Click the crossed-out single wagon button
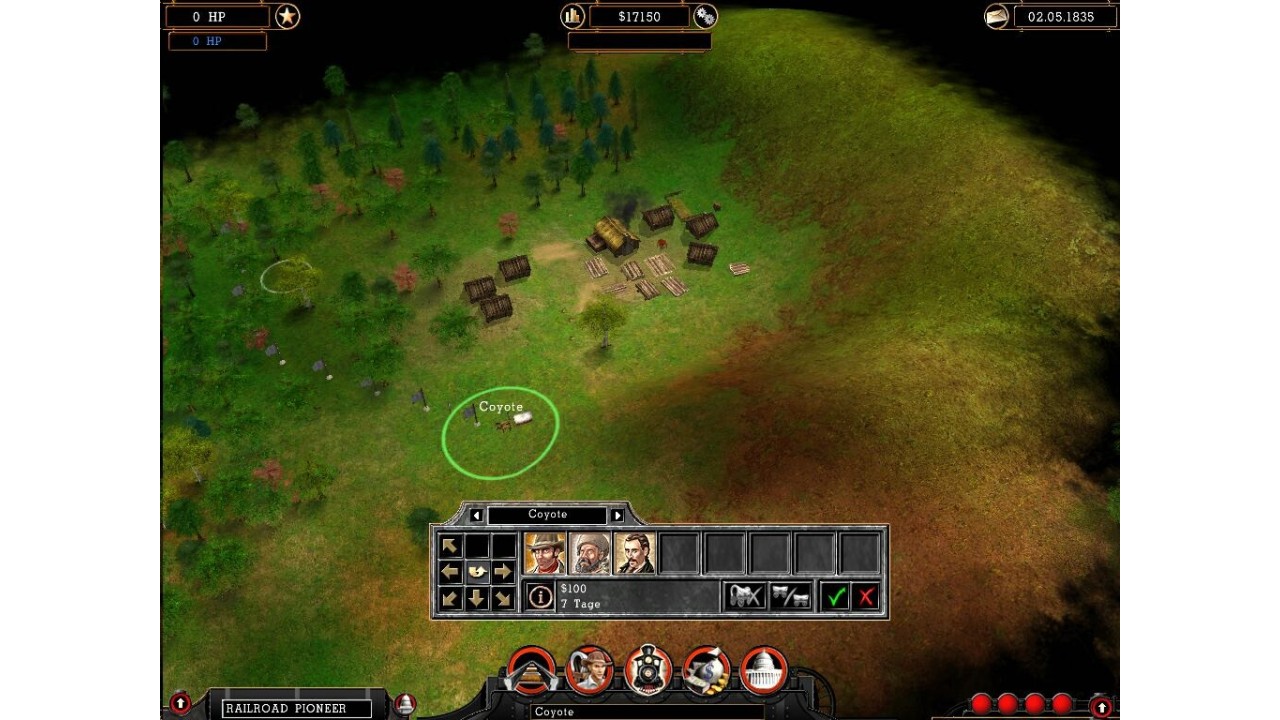Image resolution: width=1280 pixels, height=720 pixels. point(745,597)
